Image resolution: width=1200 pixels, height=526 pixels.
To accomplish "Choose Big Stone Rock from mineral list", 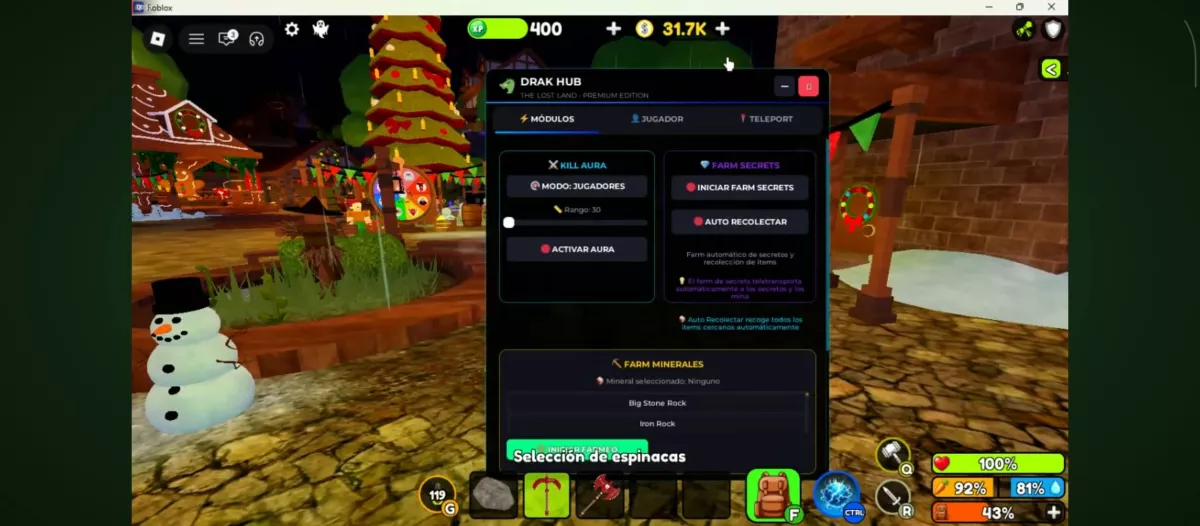I will [x=657, y=403].
